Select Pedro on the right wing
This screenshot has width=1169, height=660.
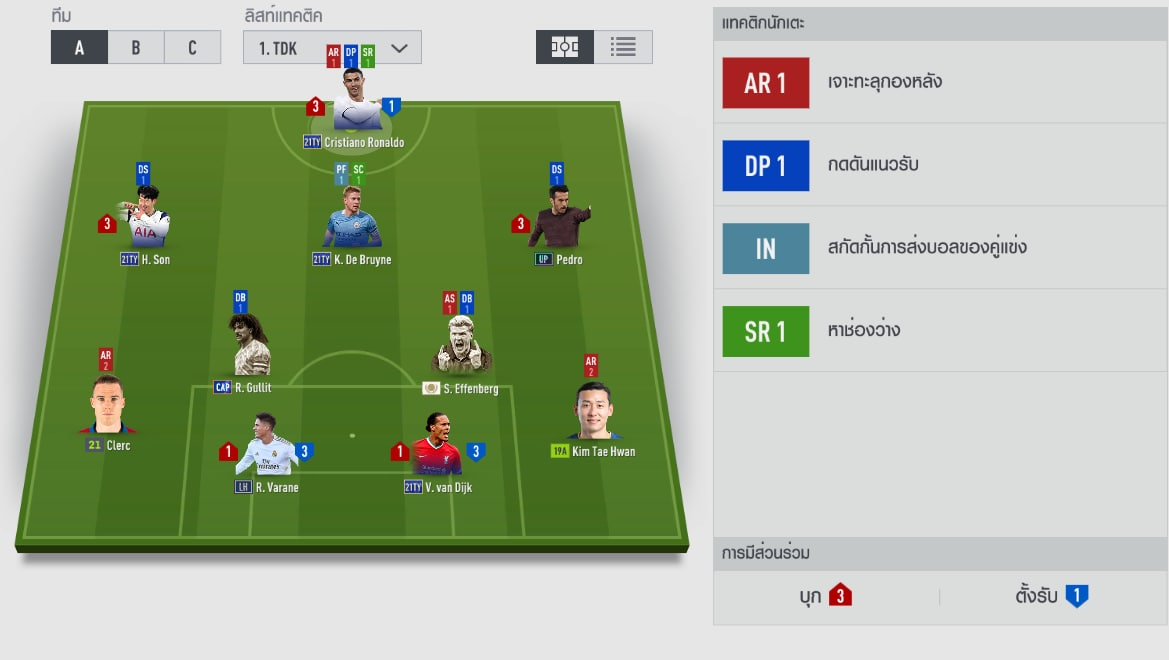click(x=559, y=219)
